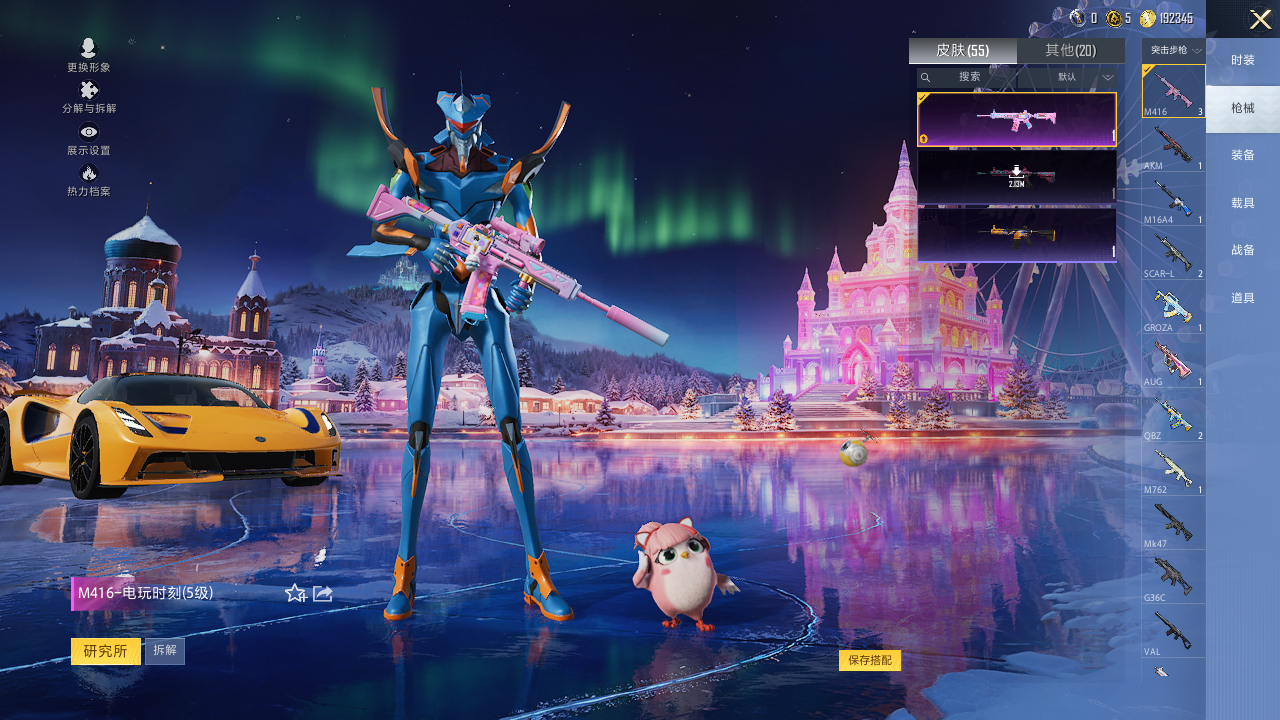This screenshot has height=720, width=1280.
Task: Open the 道具 category
Action: point(1243,298)
